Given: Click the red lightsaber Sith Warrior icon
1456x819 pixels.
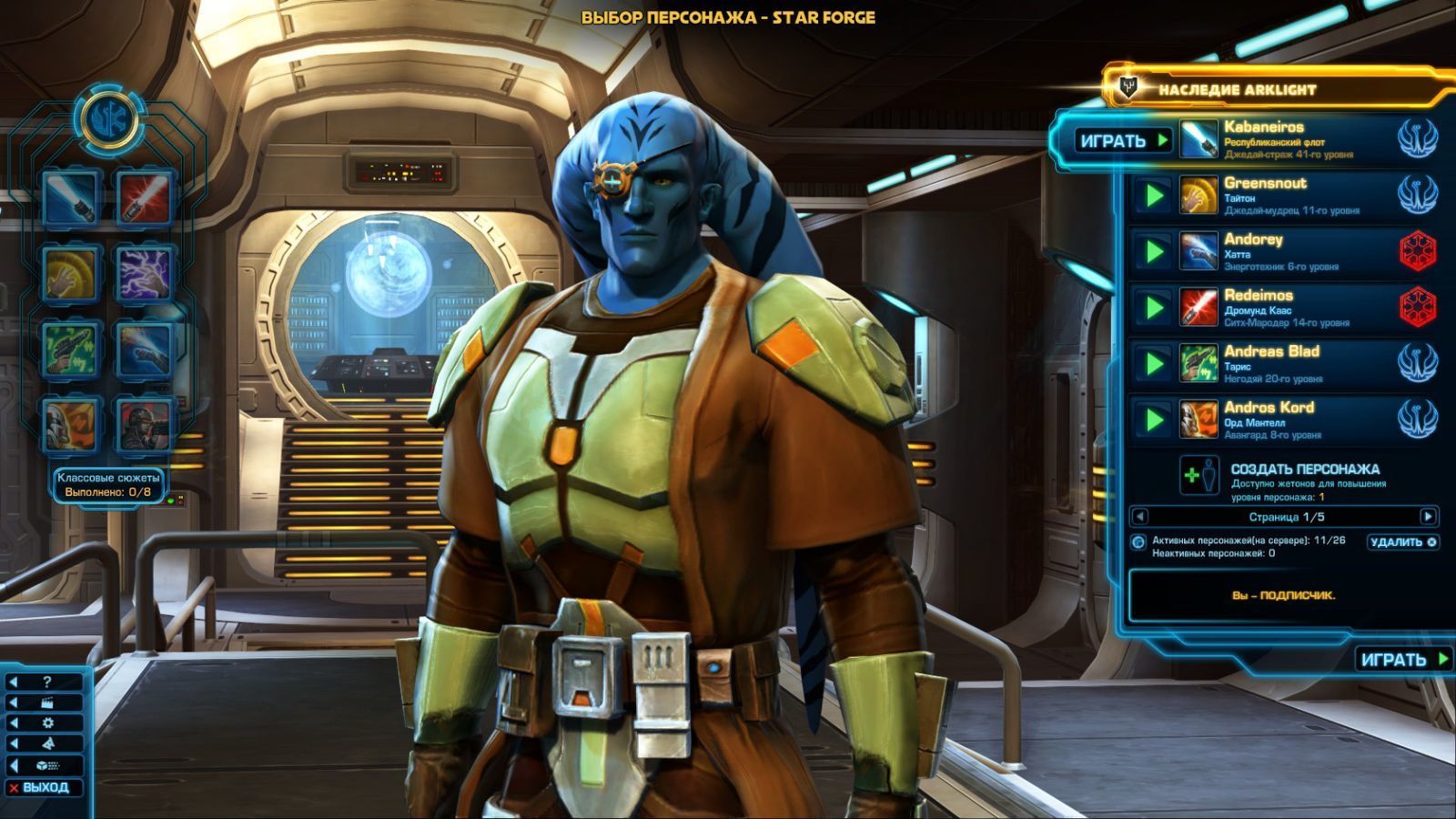Looking at the screenshot, I should [x=145, y=198].
